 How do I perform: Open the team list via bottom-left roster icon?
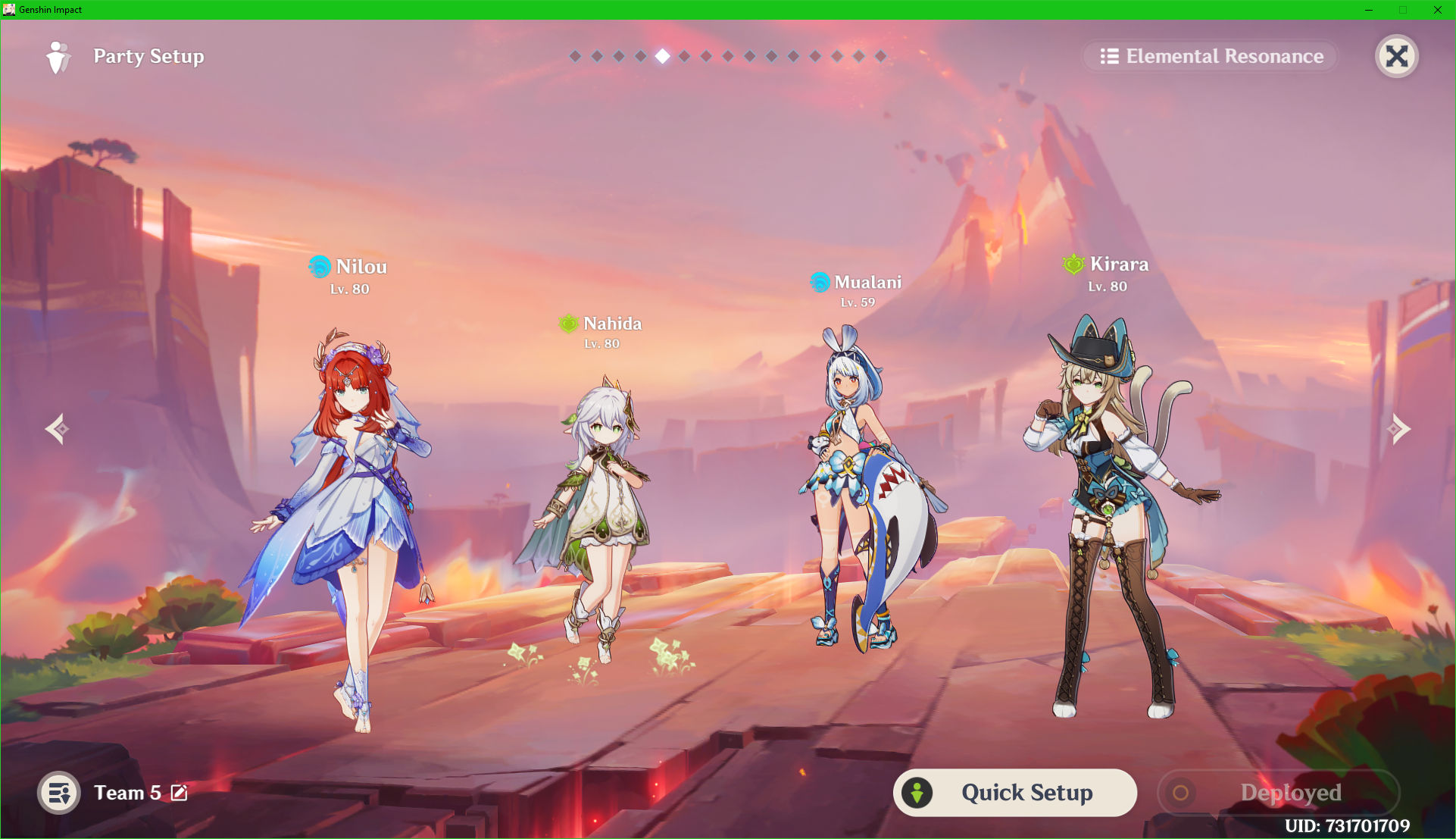pos(59,793)
